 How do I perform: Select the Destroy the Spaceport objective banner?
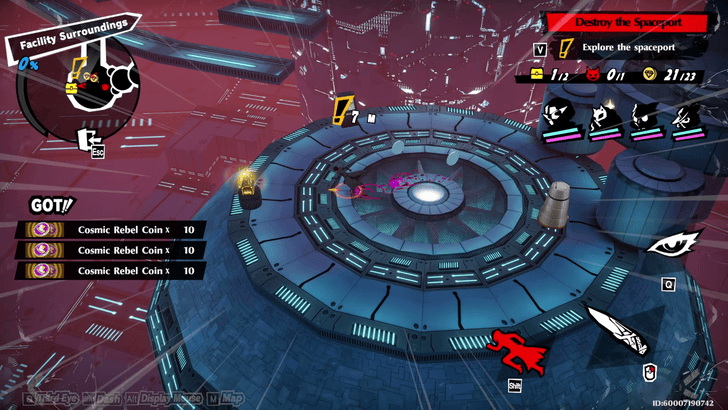click(632, 22)
